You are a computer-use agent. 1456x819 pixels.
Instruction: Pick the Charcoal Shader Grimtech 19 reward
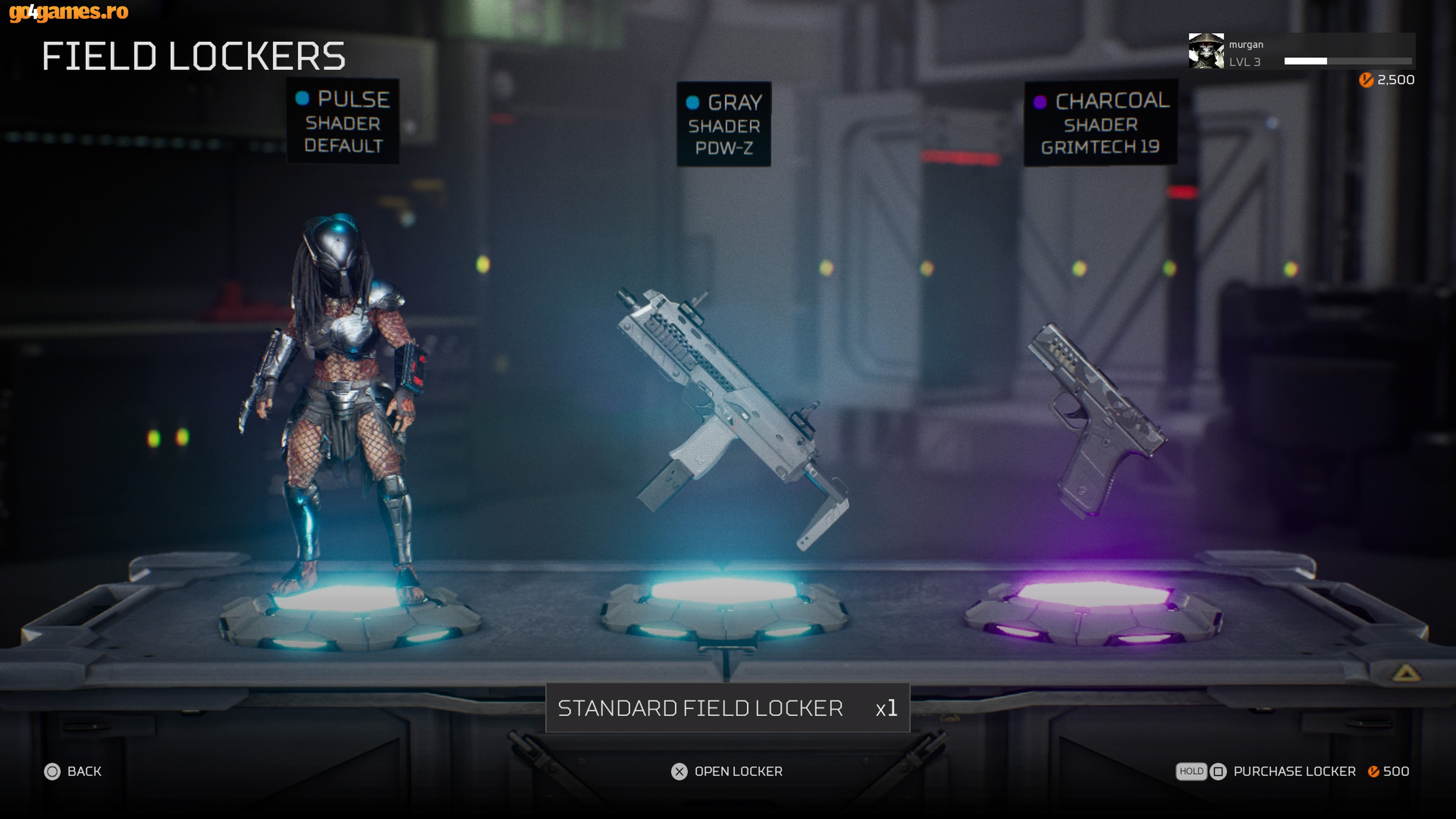[x=1100, y=124]
